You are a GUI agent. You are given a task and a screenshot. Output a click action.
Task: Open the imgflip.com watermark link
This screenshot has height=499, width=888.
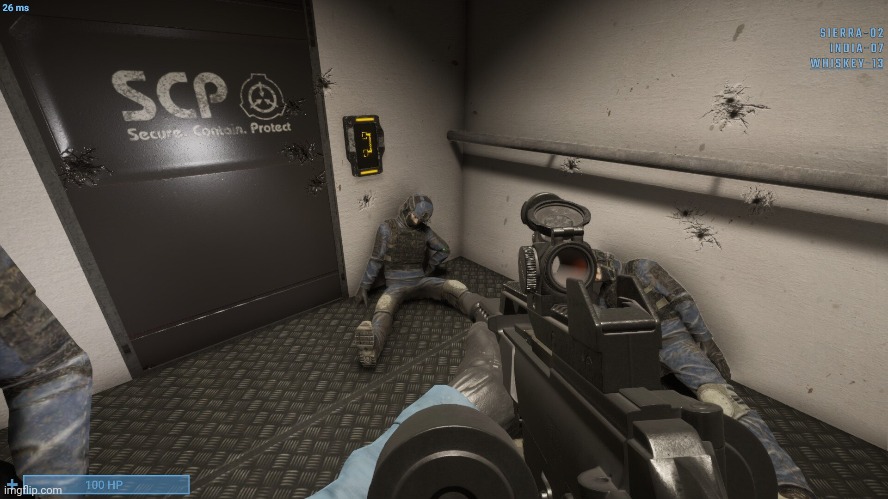pos(32,491)
